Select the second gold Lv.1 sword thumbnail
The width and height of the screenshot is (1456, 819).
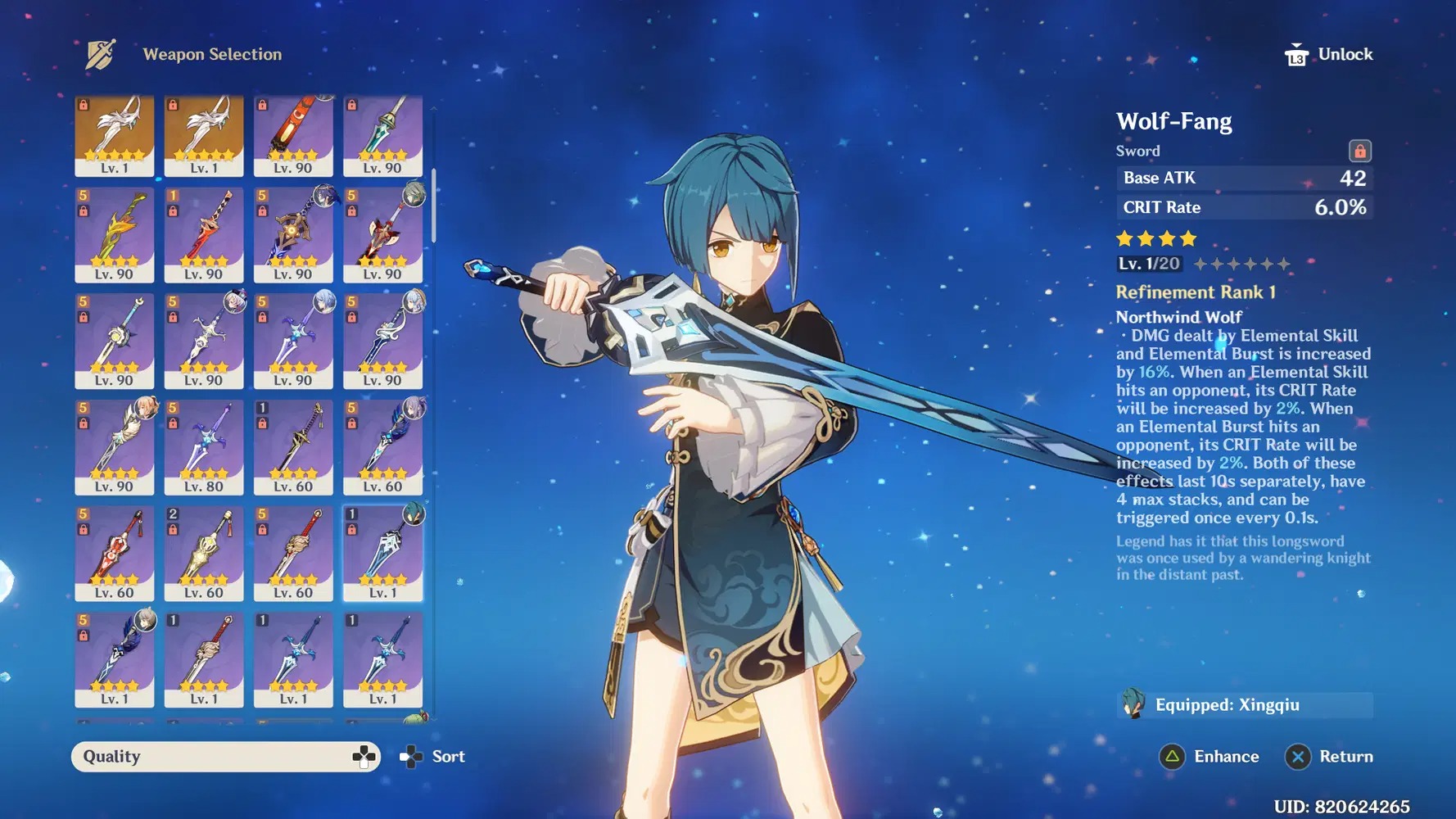(204, 135)
